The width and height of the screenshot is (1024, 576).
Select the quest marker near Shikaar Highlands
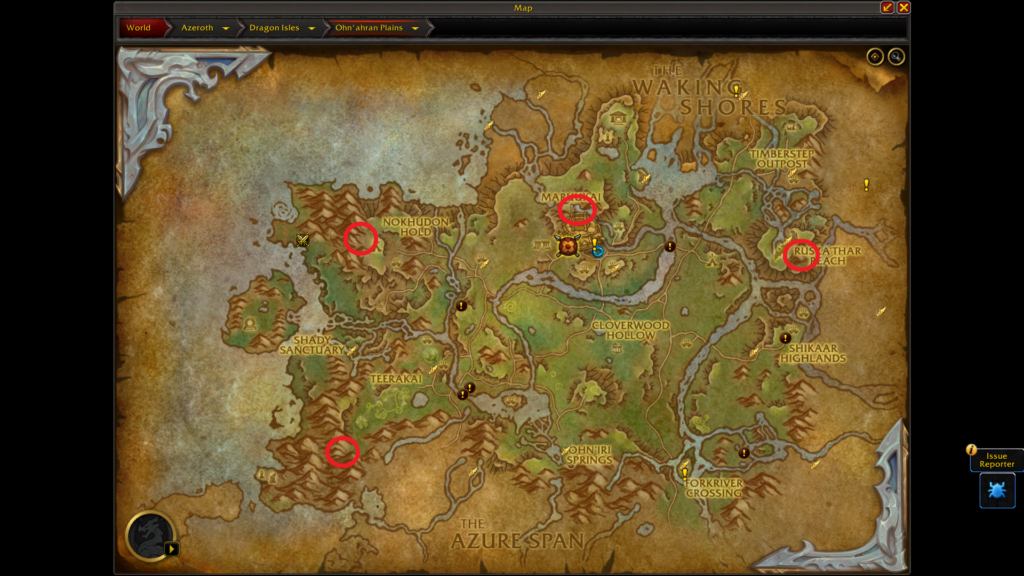coord(785,338)
